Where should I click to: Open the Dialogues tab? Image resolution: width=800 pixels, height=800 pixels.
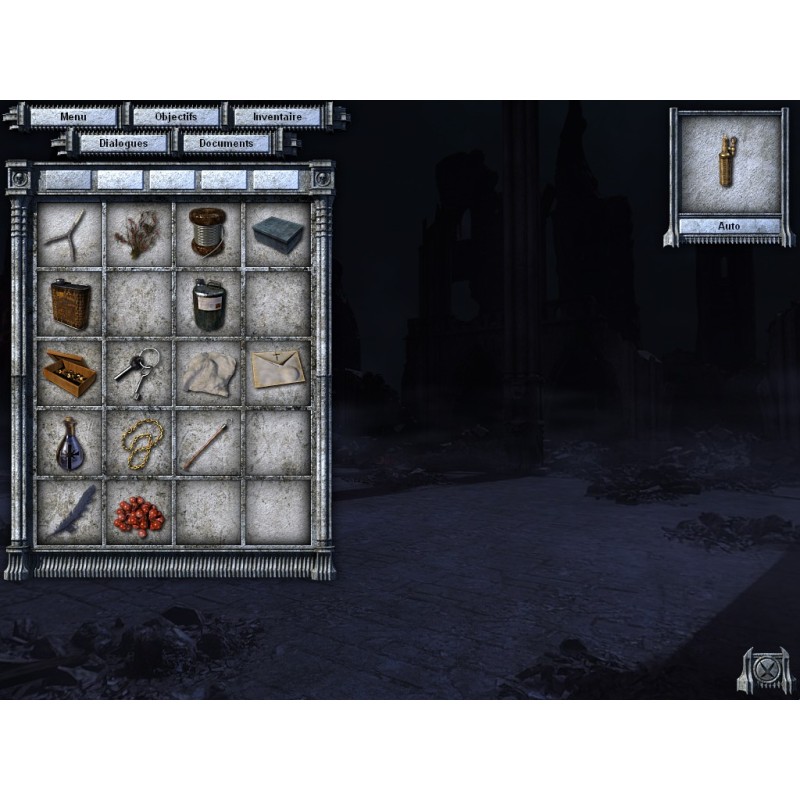[124, 143]
